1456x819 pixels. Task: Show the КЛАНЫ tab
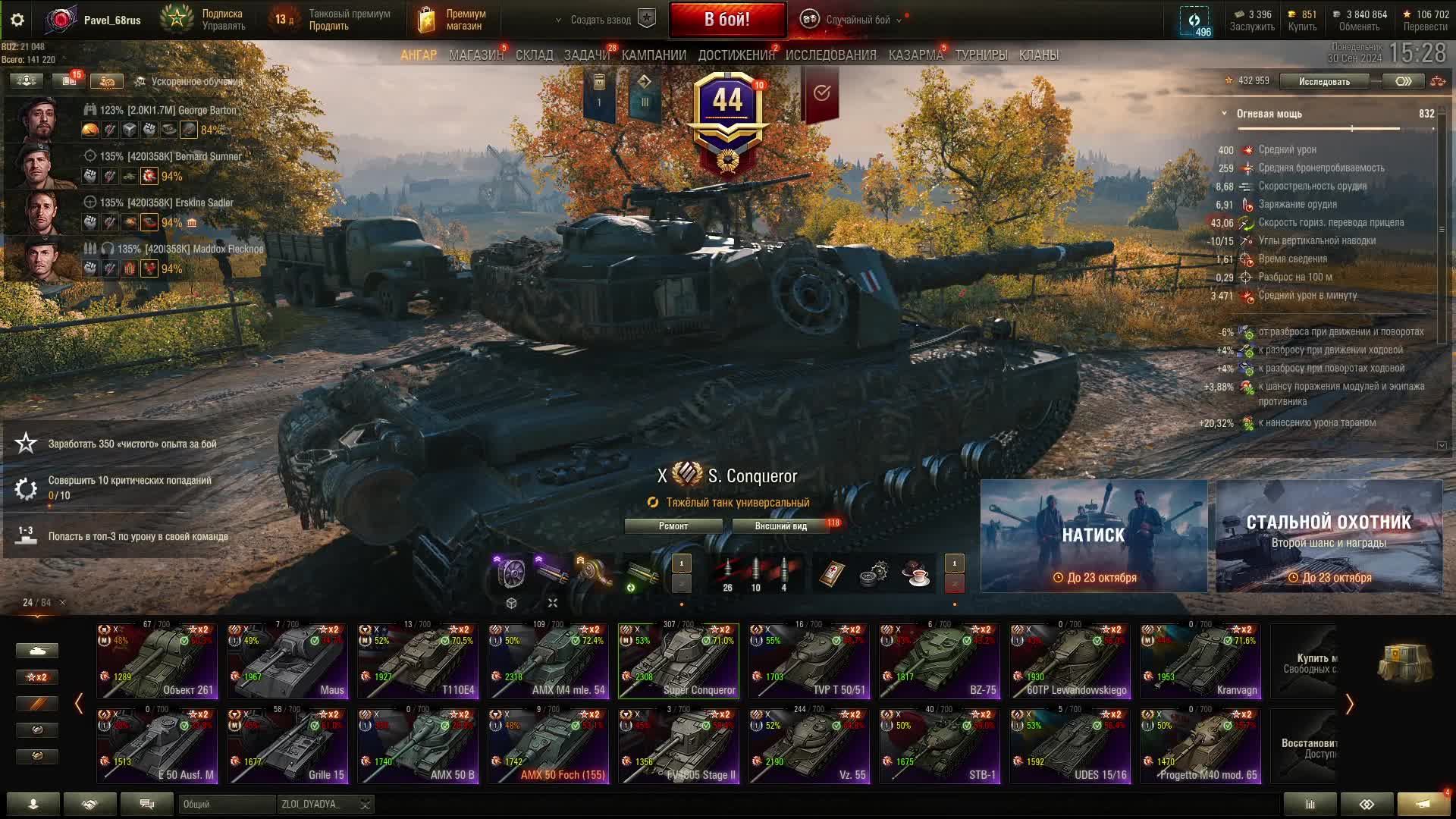tap(1038, 55)
